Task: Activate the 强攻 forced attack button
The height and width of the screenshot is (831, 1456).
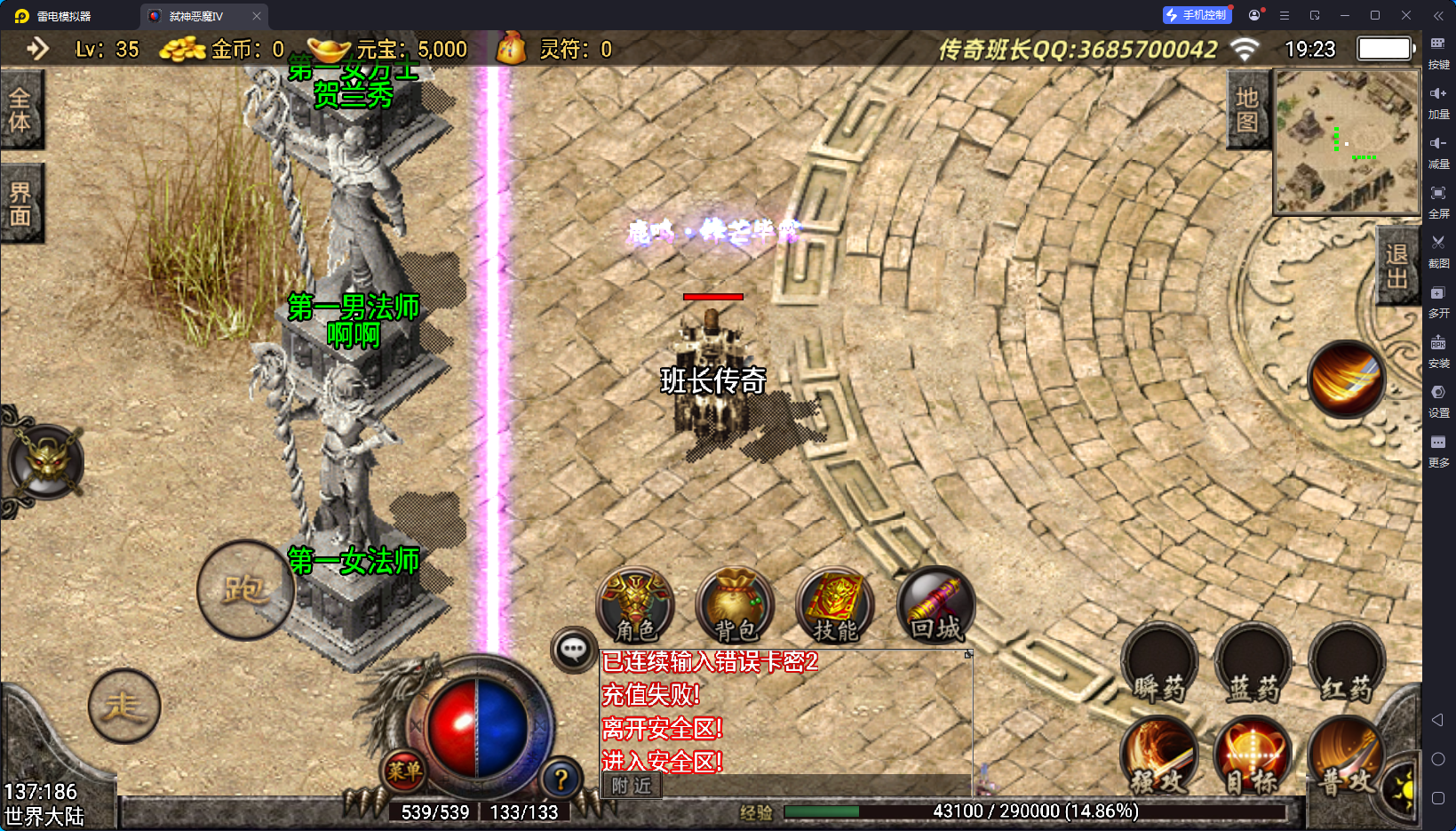Action: pos(1159,755)
